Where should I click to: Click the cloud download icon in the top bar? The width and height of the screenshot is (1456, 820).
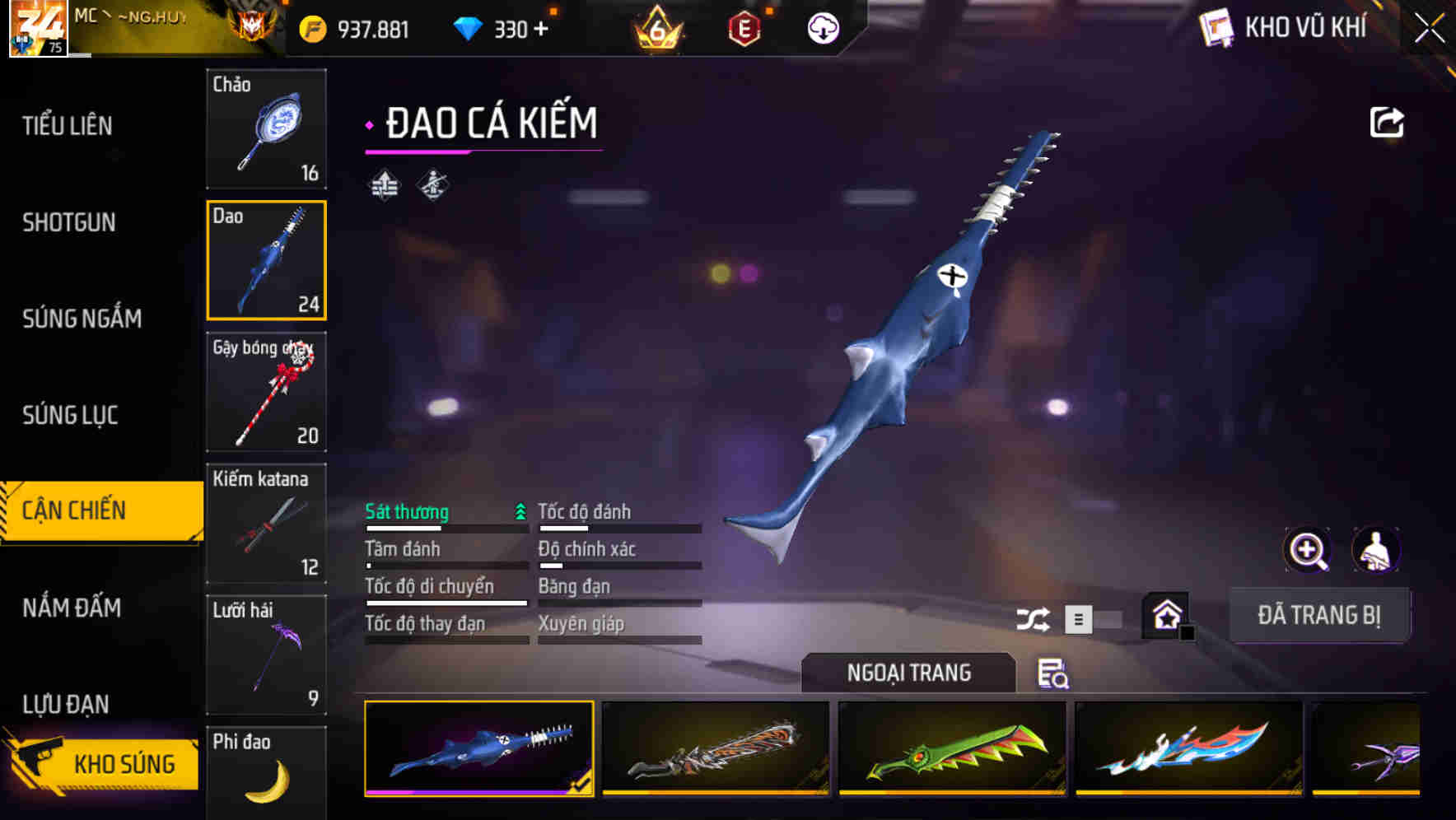[x=822, y=27]
